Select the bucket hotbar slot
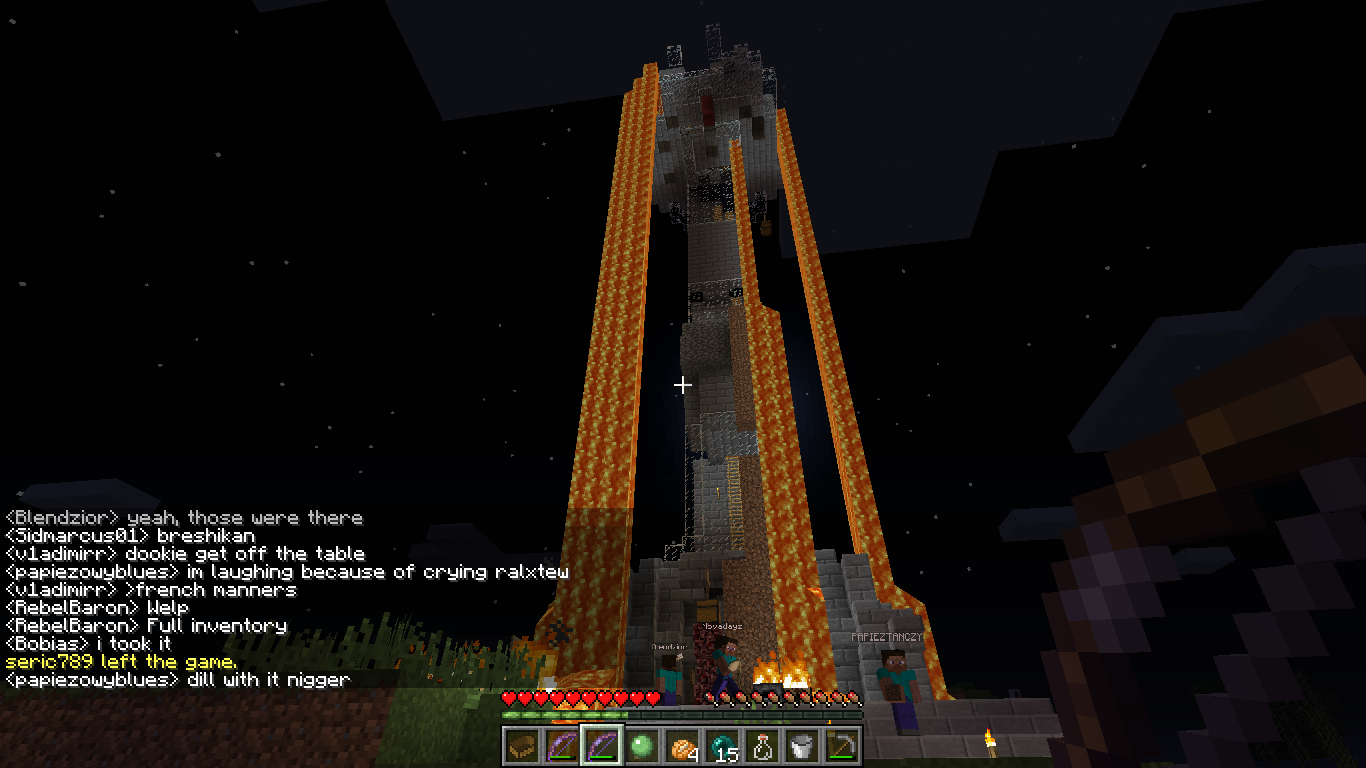1366x768 pixels. (x=802, y=745)
